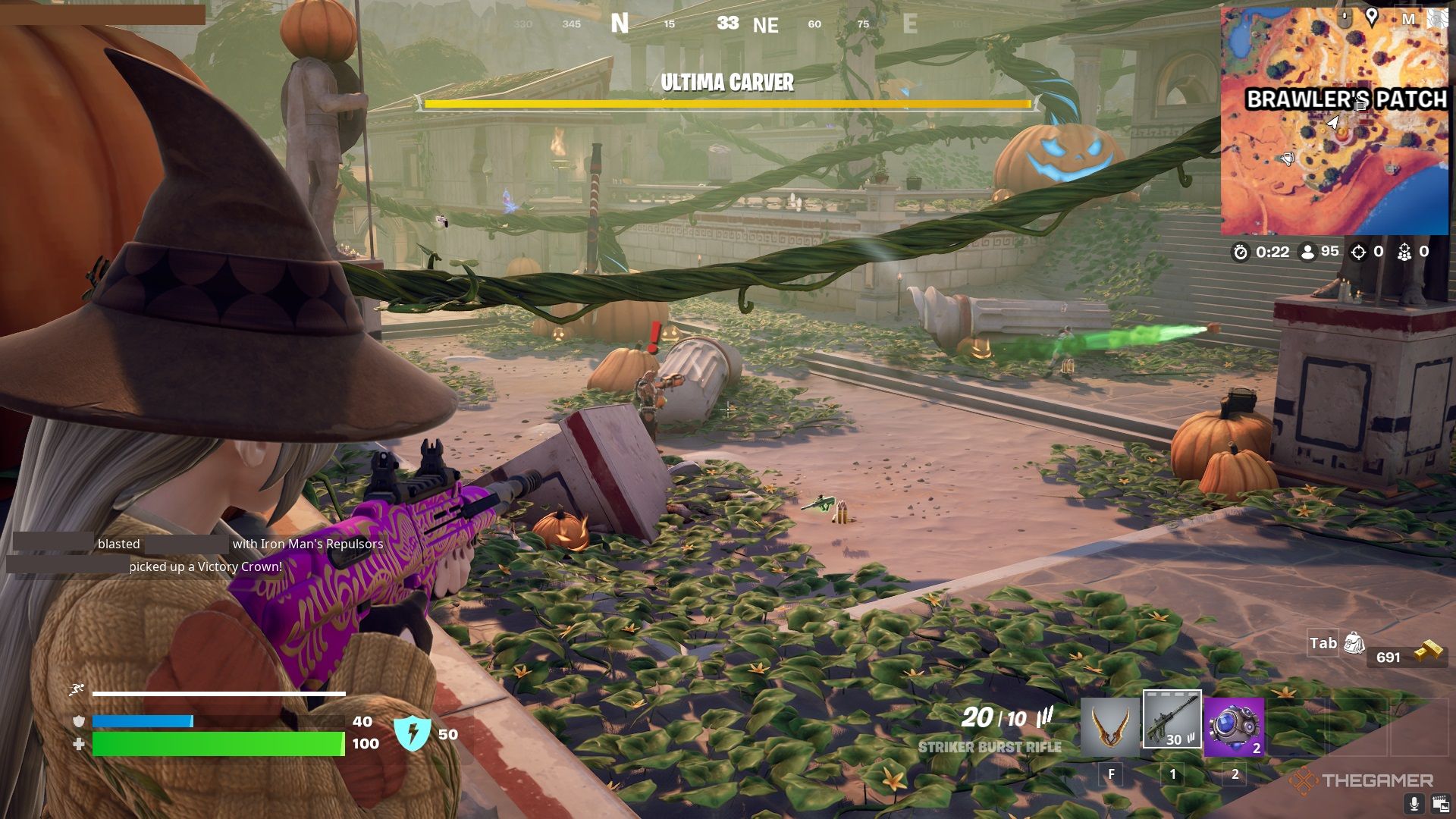Click the map pin marker icon

click(x=1371, y=17)
